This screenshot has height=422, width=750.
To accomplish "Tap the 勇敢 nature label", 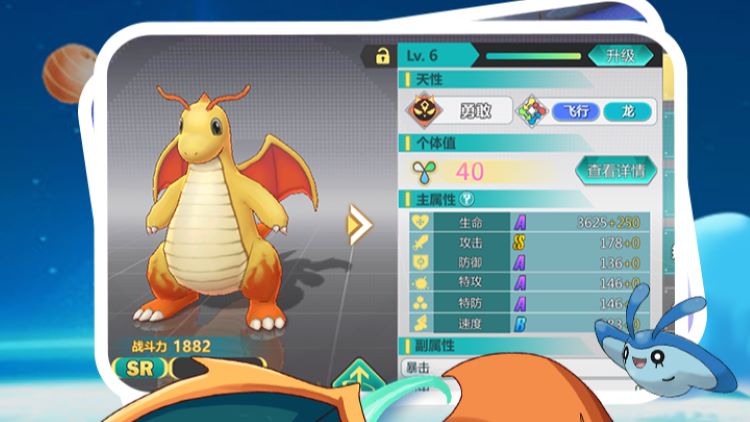I will coord(474,111).
